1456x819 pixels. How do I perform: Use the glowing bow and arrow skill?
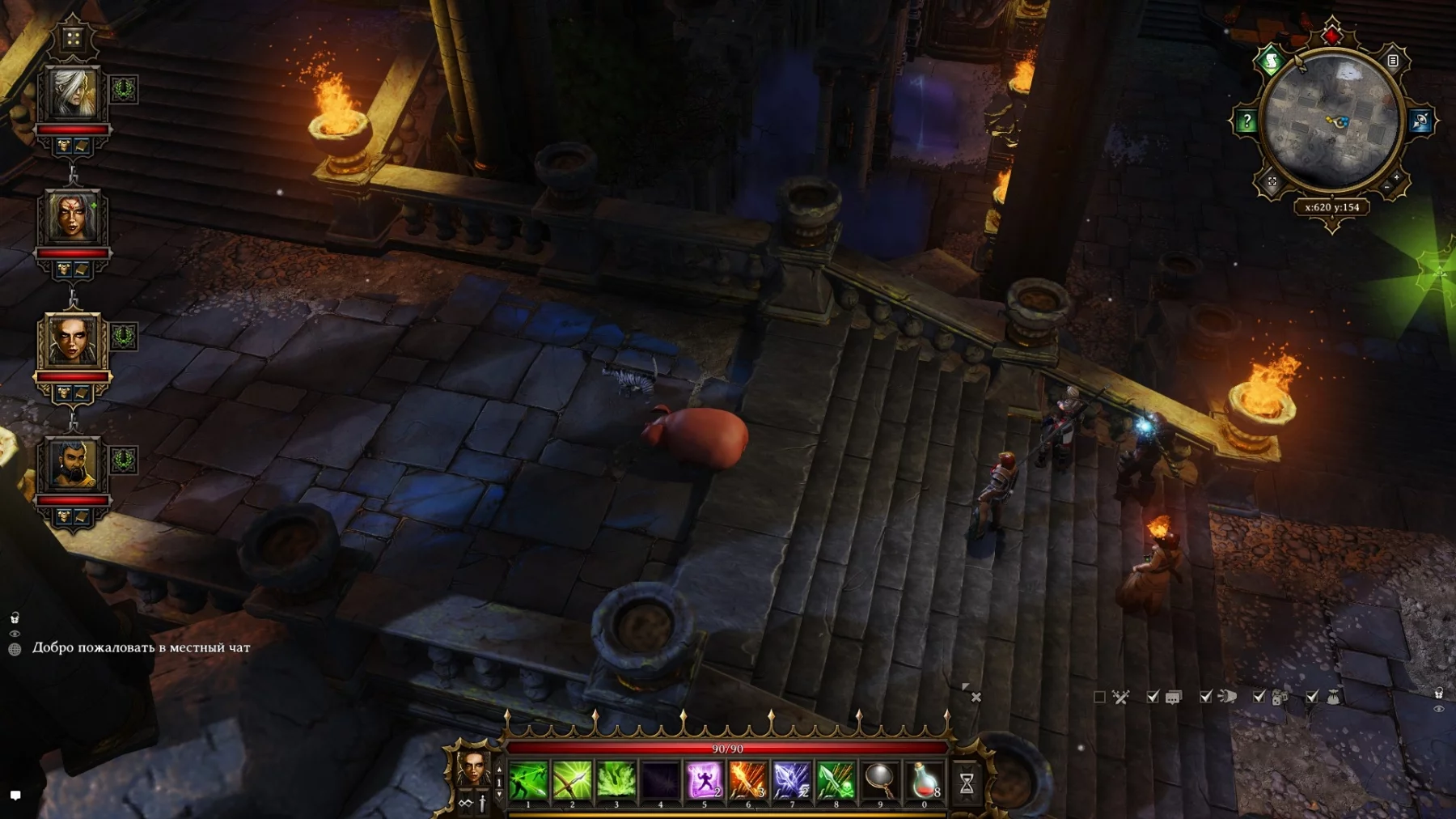coord(572,781)
